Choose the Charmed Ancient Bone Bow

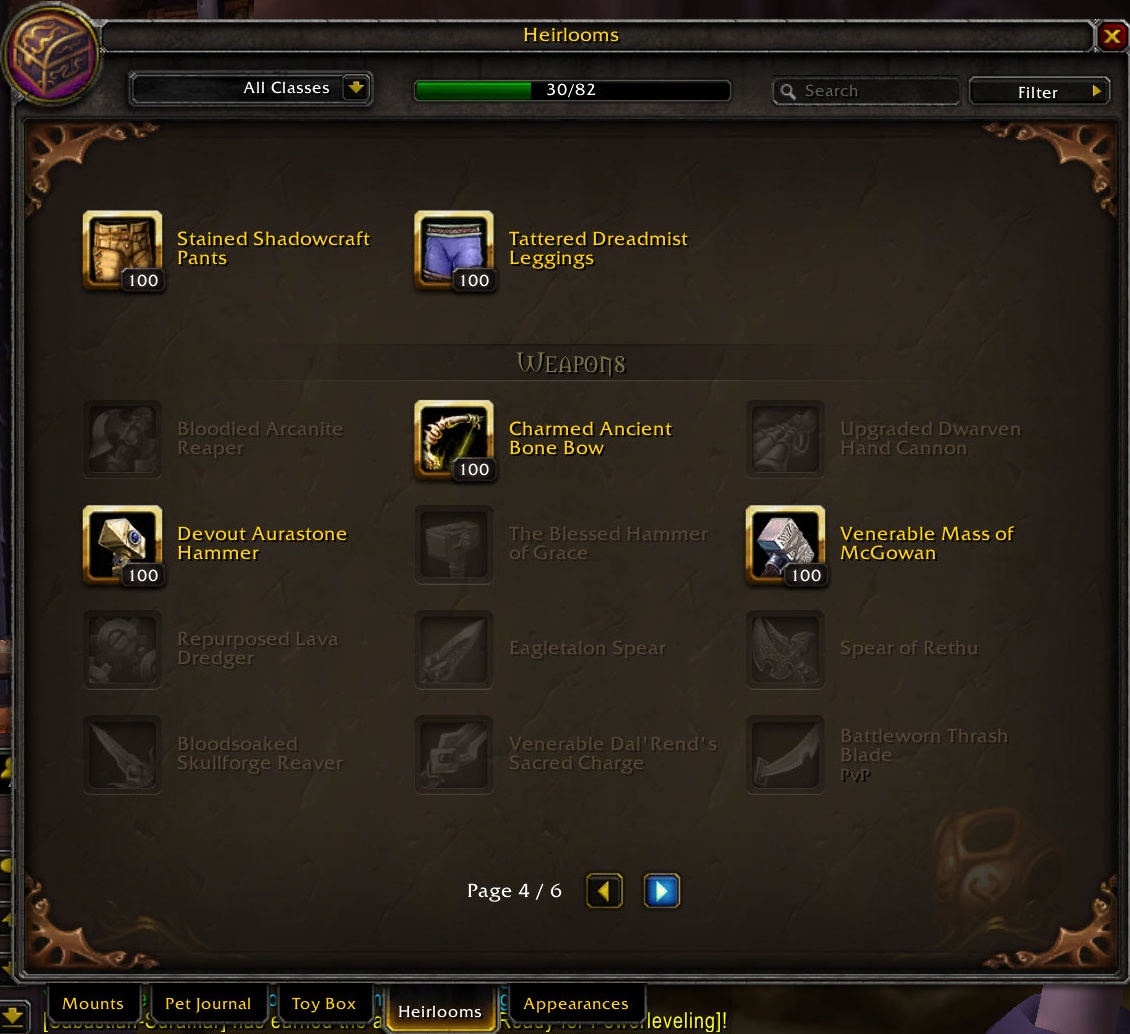pyautogui.click(x=454, y=440)
